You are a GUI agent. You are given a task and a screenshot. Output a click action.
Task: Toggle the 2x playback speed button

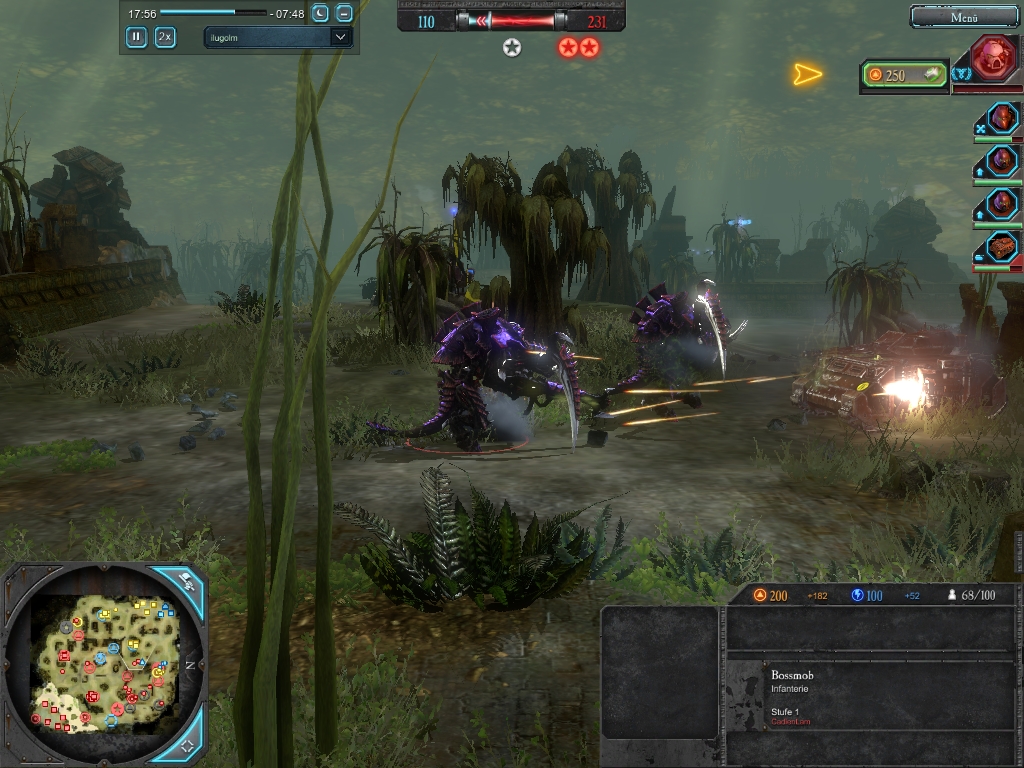click(x=165, y=37)
